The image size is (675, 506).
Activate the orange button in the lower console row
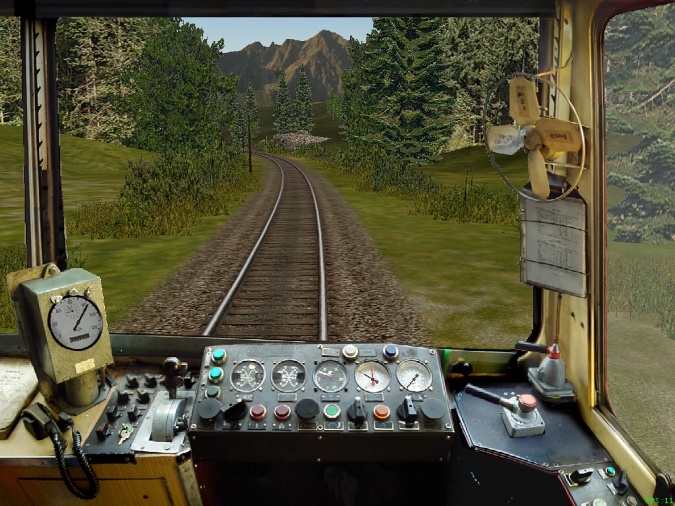point(382,411)
